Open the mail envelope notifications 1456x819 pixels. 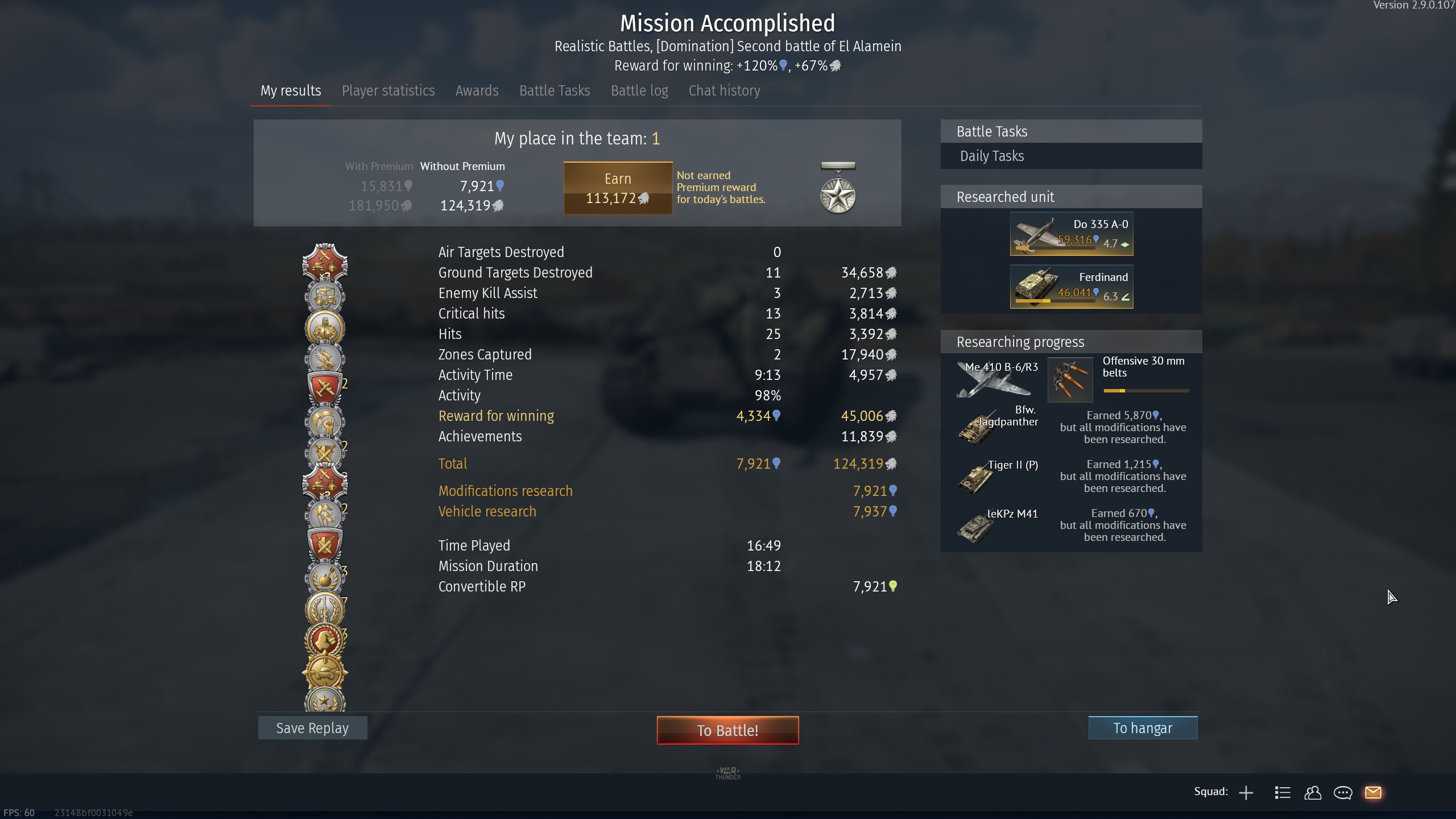(1373, 793)
